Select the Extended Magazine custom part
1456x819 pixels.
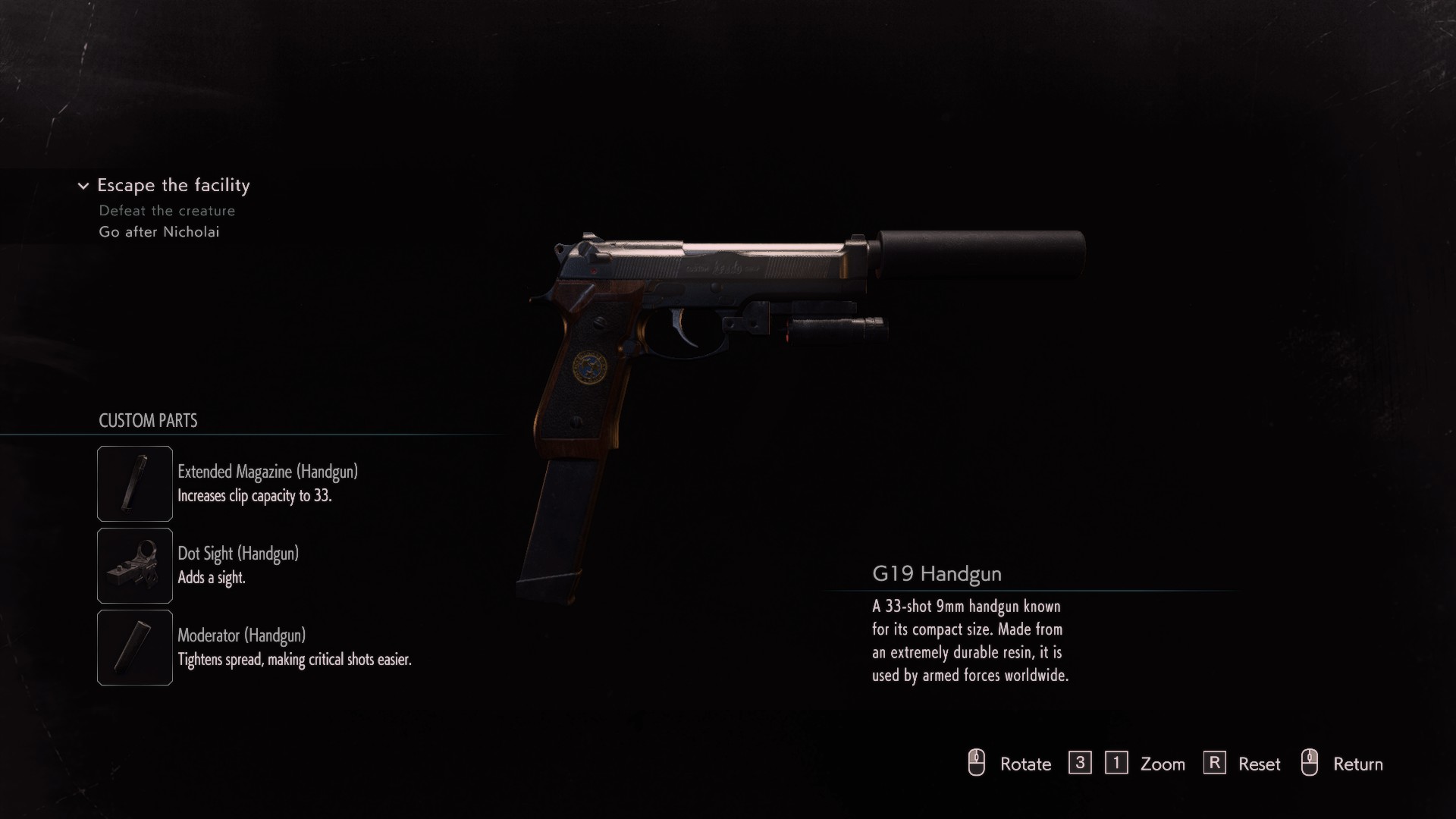tap(135, 484)
